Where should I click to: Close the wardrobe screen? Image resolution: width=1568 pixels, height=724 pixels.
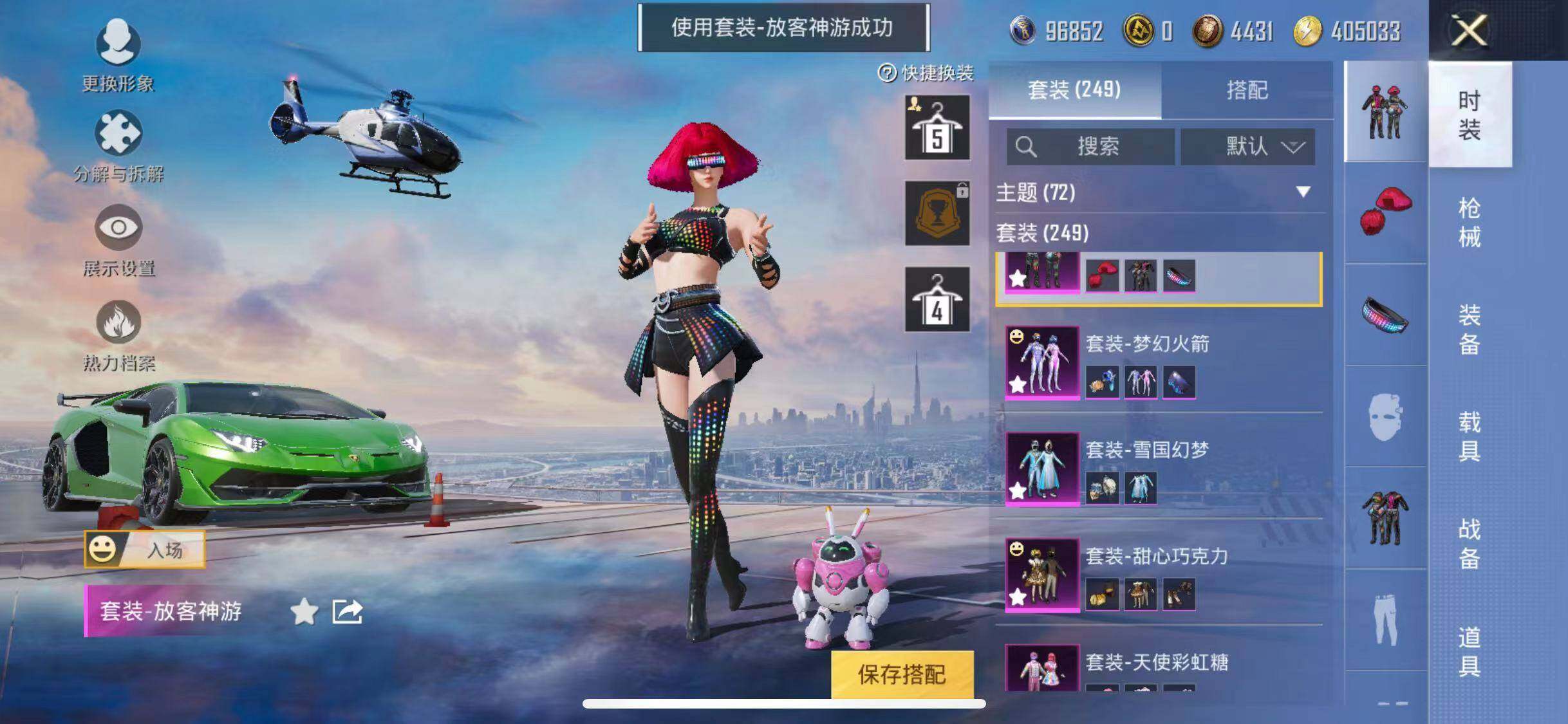[x=1469, y=30]
